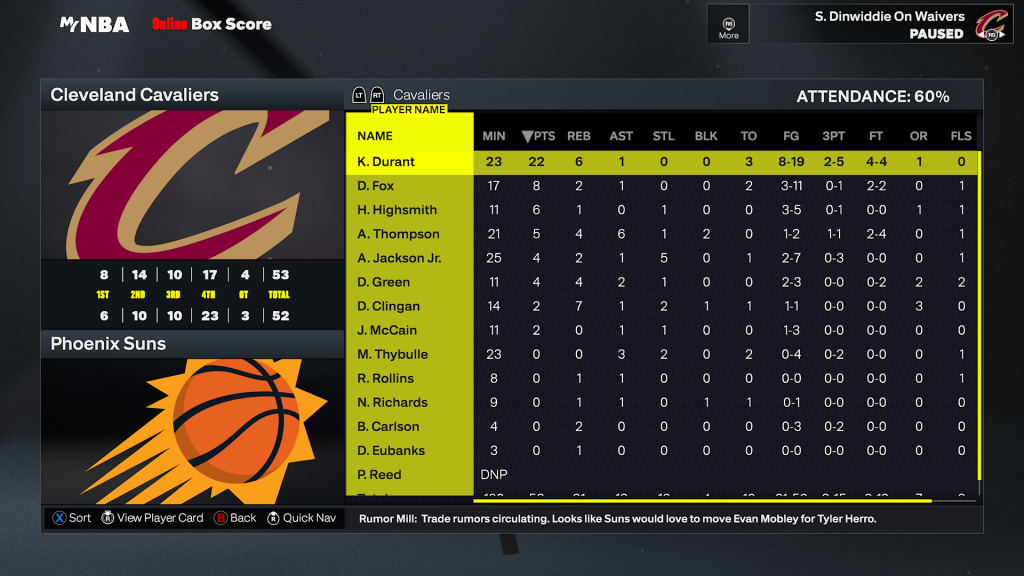Sort players by the NAME header
The image size is (1024, 576).
pos(375,136)
